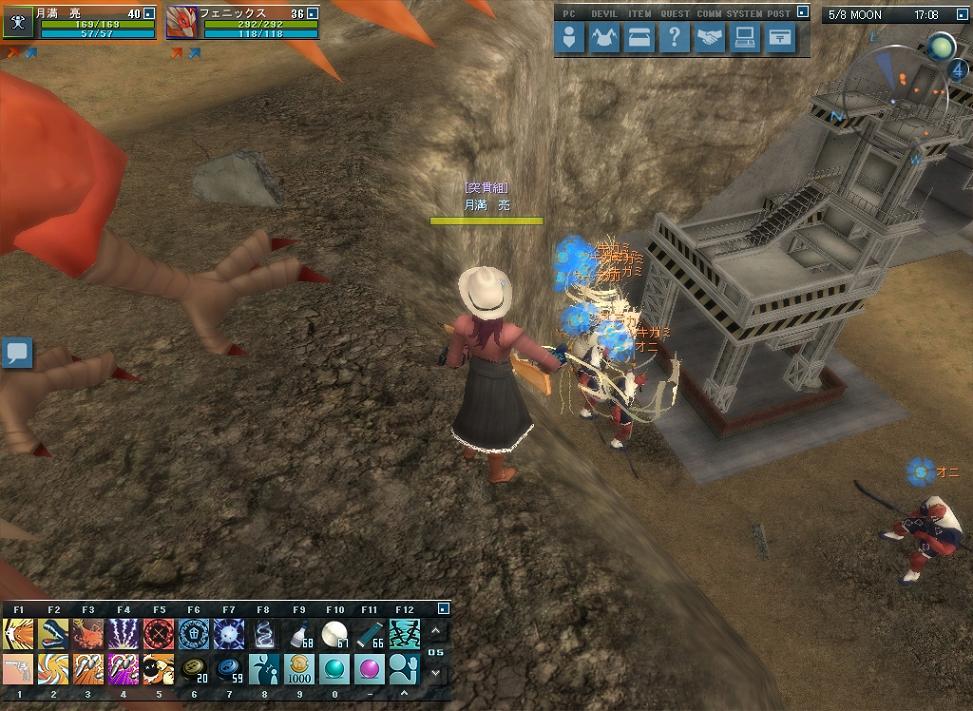Viewport: 973px width, 711px height.
Task: Open the COMM handshake menu
Action: 710,39
